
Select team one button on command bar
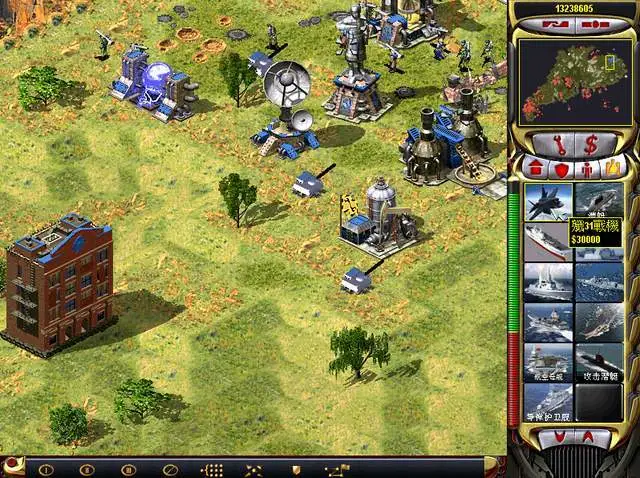point(46,469)
